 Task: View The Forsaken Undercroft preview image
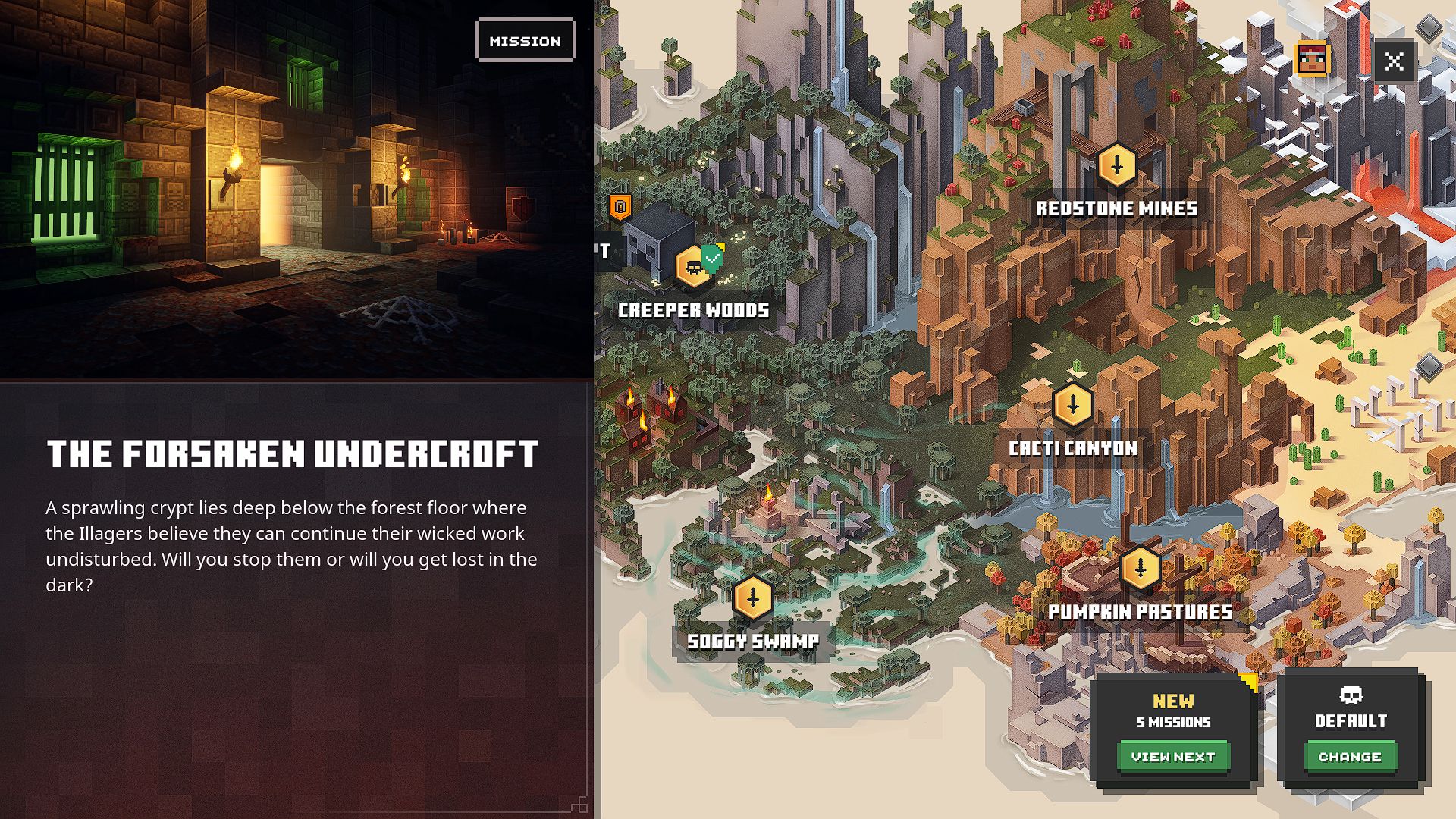click(x=296, y=190)
